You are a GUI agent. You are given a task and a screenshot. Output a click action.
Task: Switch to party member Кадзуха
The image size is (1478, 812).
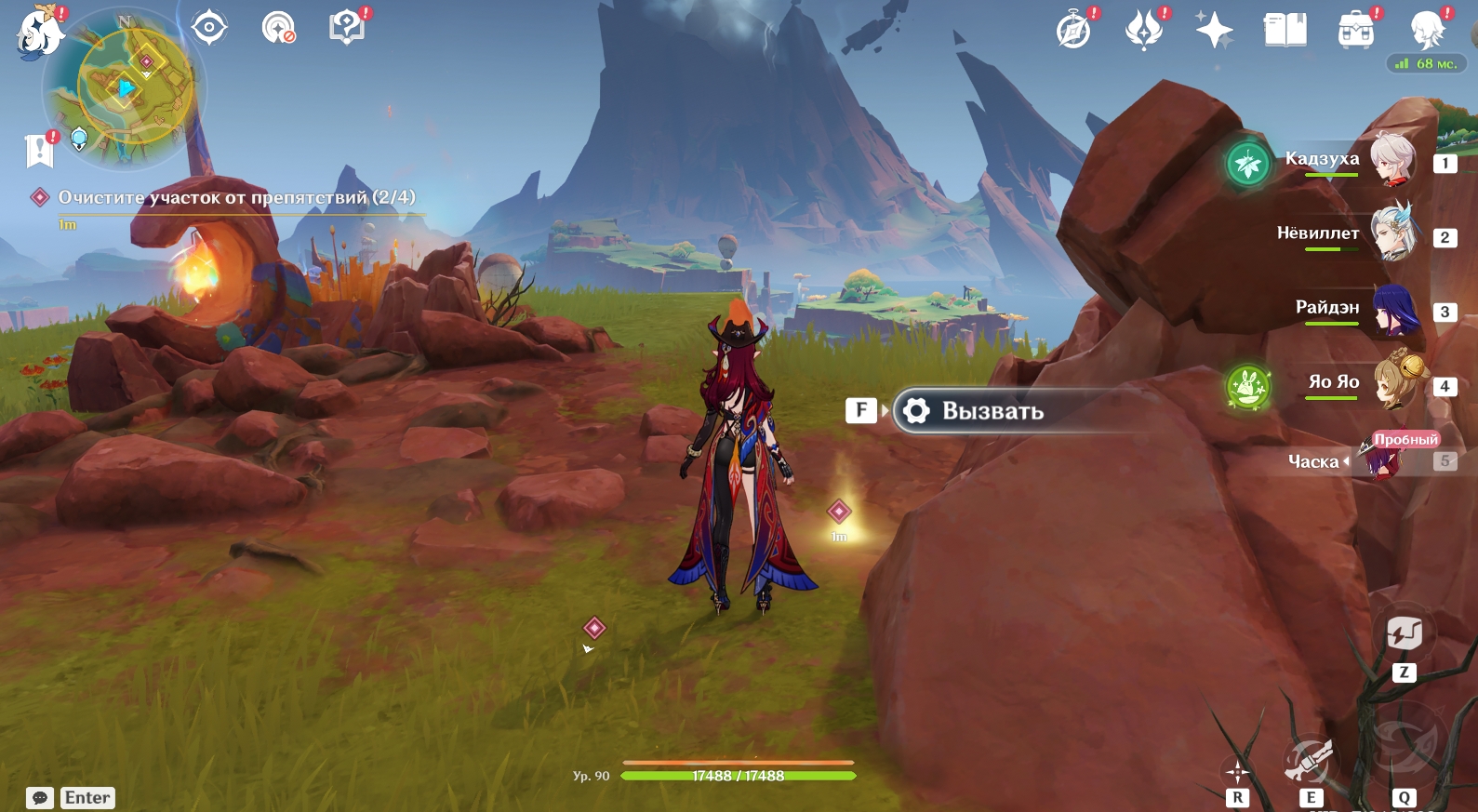point(1392,160)
